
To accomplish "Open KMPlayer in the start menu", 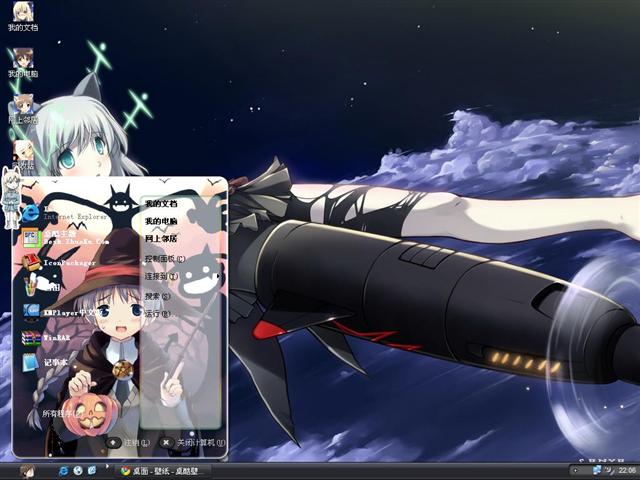I will point(70,312).
